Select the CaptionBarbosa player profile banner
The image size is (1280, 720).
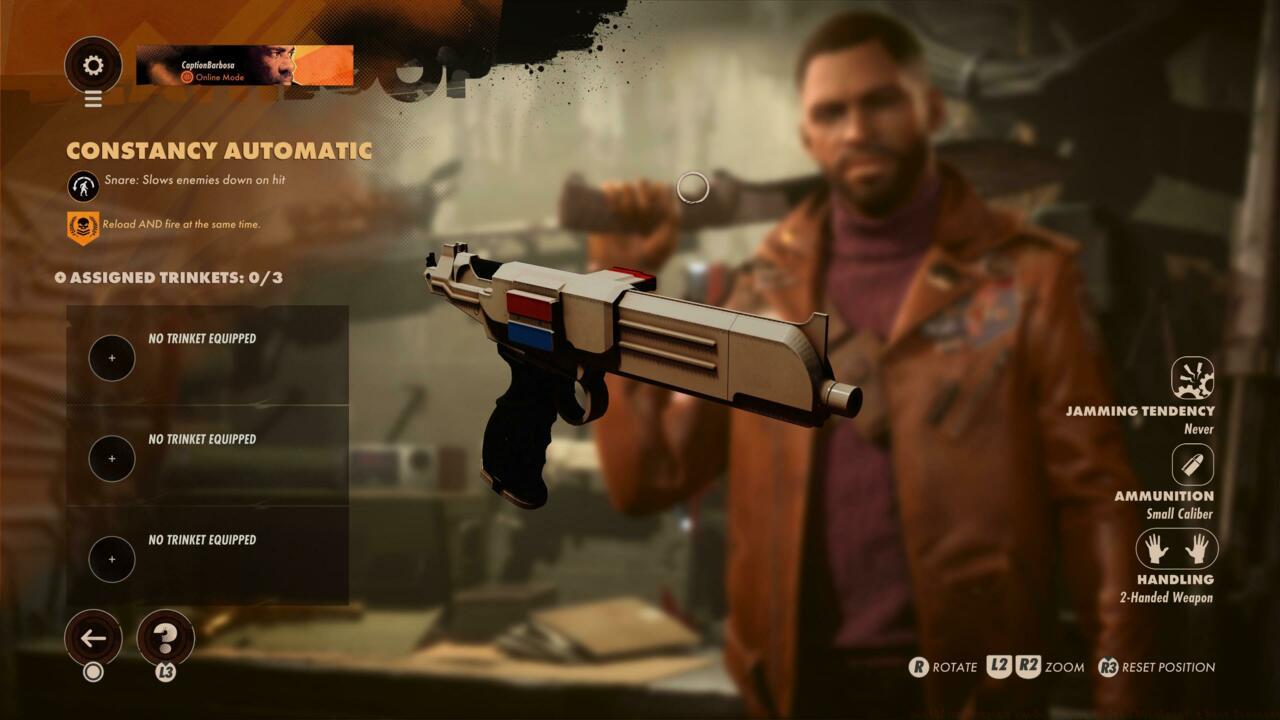tap(244, 65)
